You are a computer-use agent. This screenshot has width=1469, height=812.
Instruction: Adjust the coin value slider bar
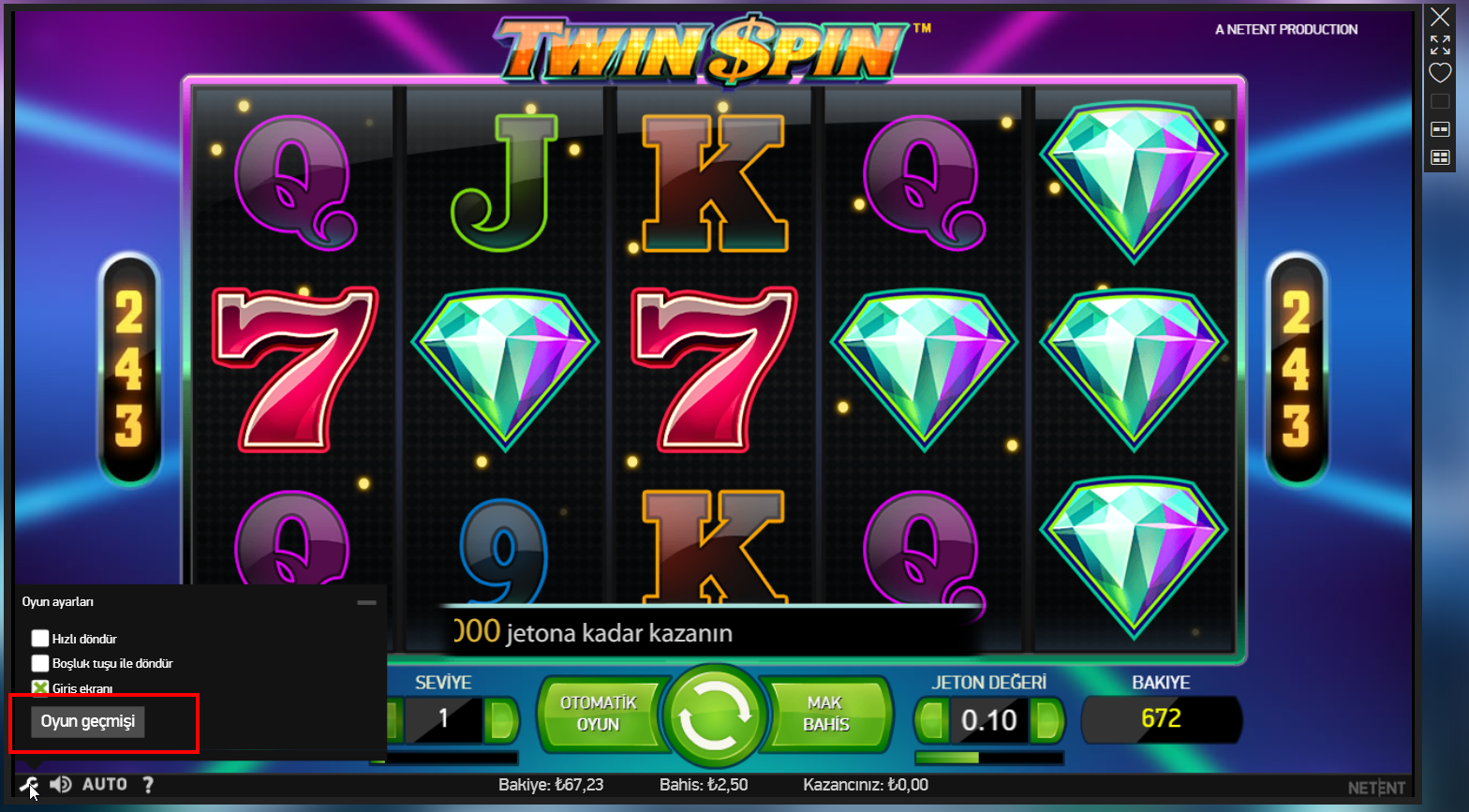point(988,758)
